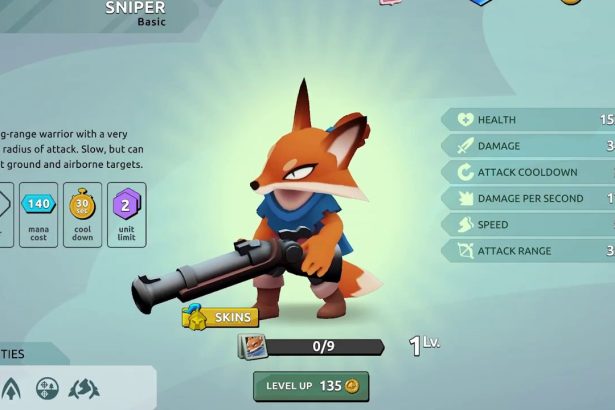Show the Damage stat row
615x410 pixels.
530,146
